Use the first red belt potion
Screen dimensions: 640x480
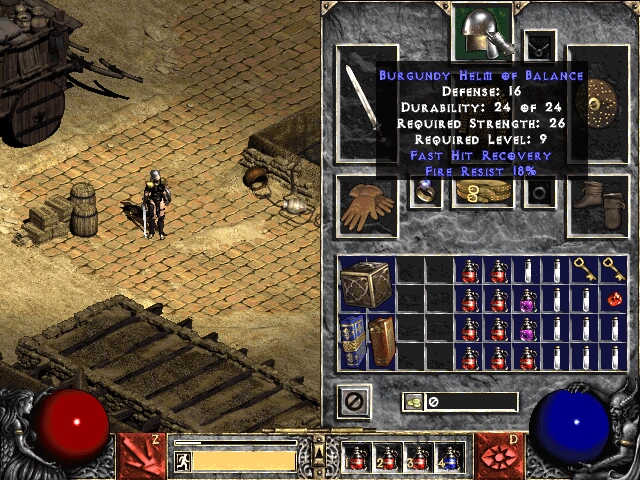point(357,458)
